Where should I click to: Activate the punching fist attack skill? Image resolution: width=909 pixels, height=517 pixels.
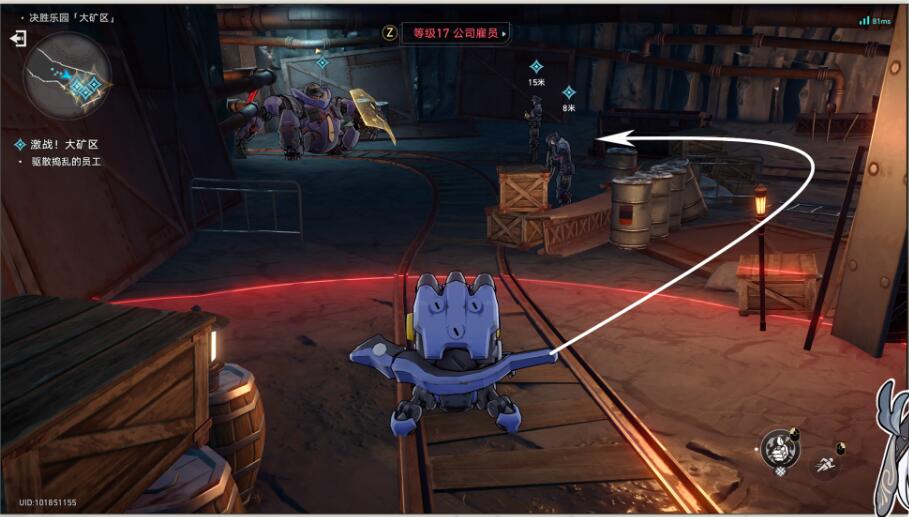(x=779, y=448)
